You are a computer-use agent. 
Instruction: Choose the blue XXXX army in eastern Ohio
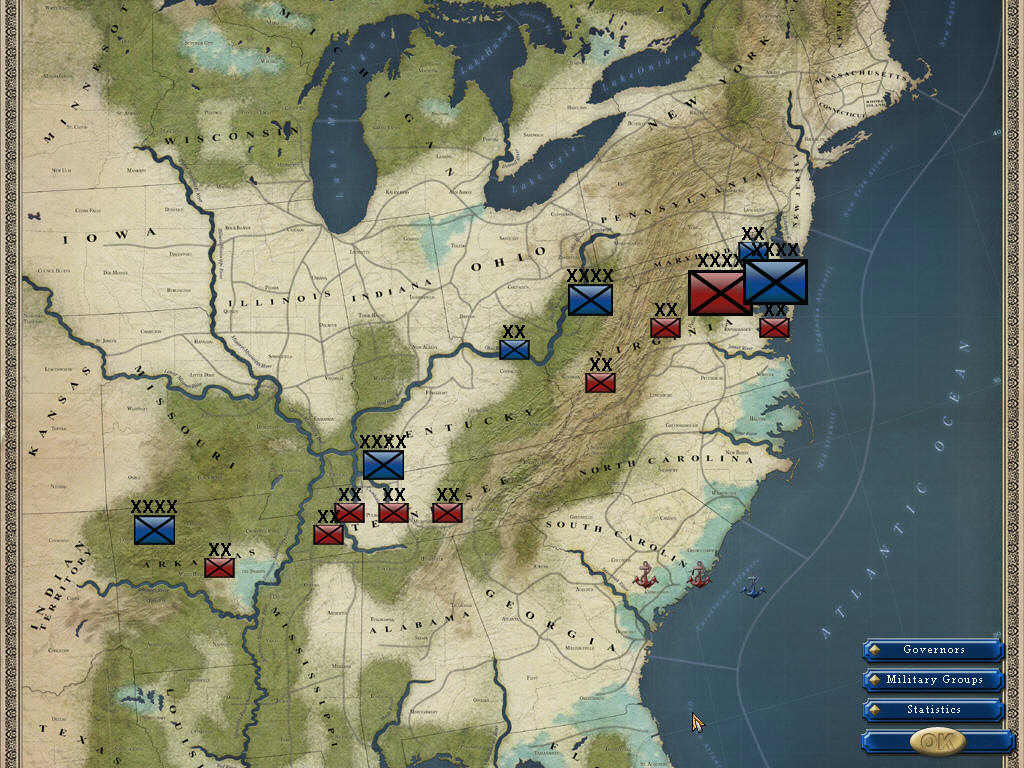point(590,299)
